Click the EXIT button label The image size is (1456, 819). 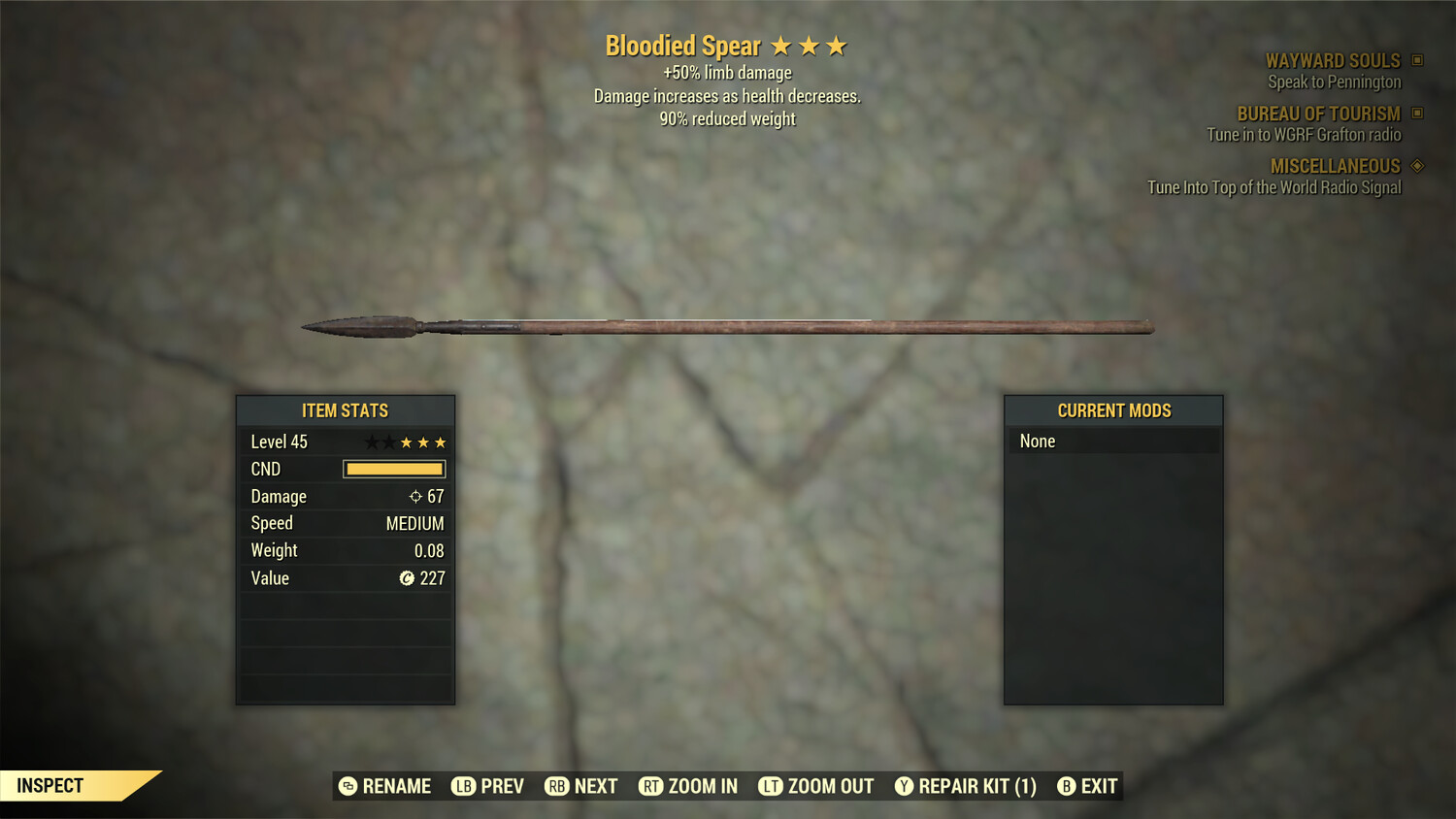pyautogui.click(x=1097, y=786)
